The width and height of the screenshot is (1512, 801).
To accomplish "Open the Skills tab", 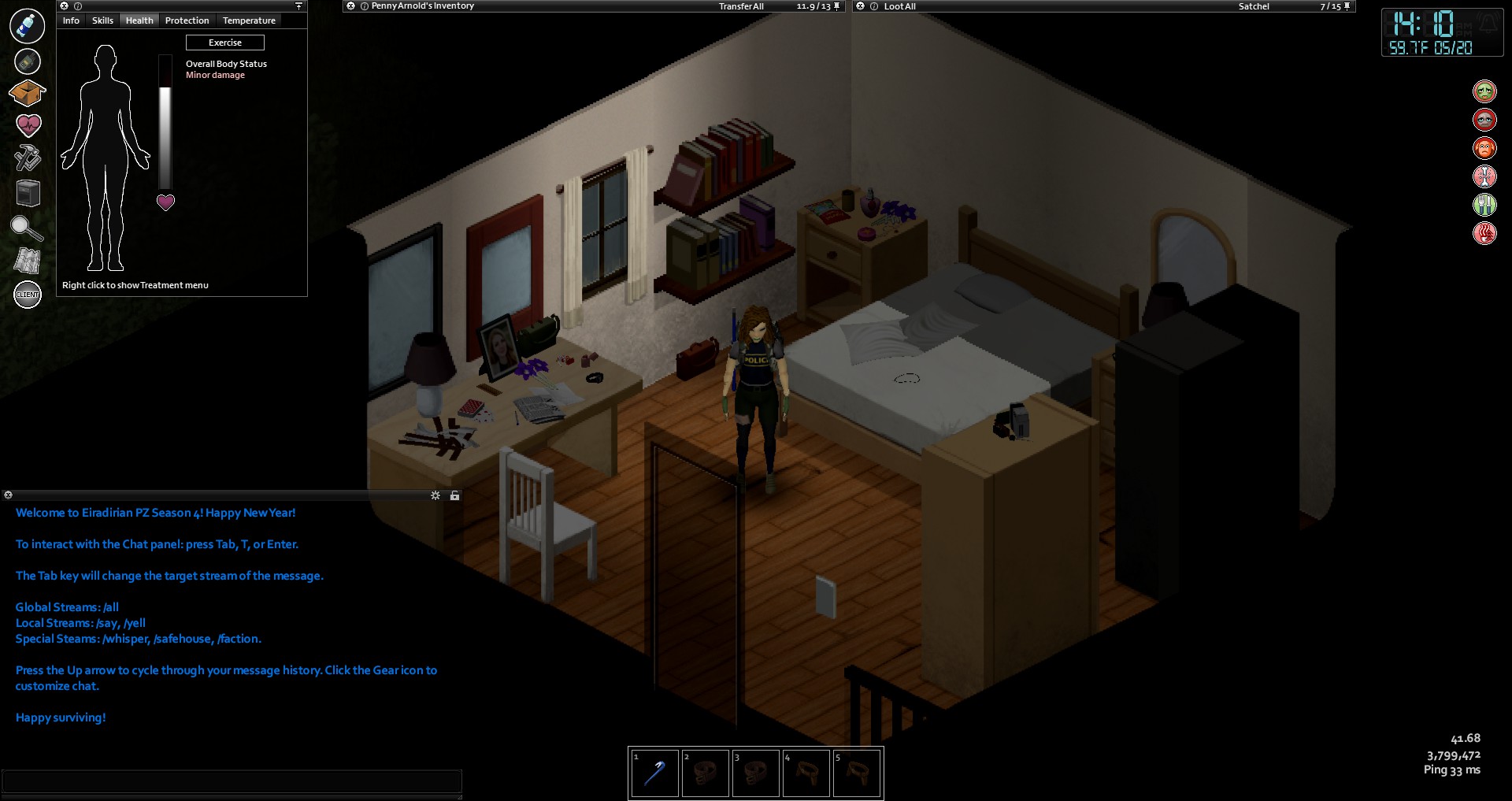I will click(x=102, y=20).
